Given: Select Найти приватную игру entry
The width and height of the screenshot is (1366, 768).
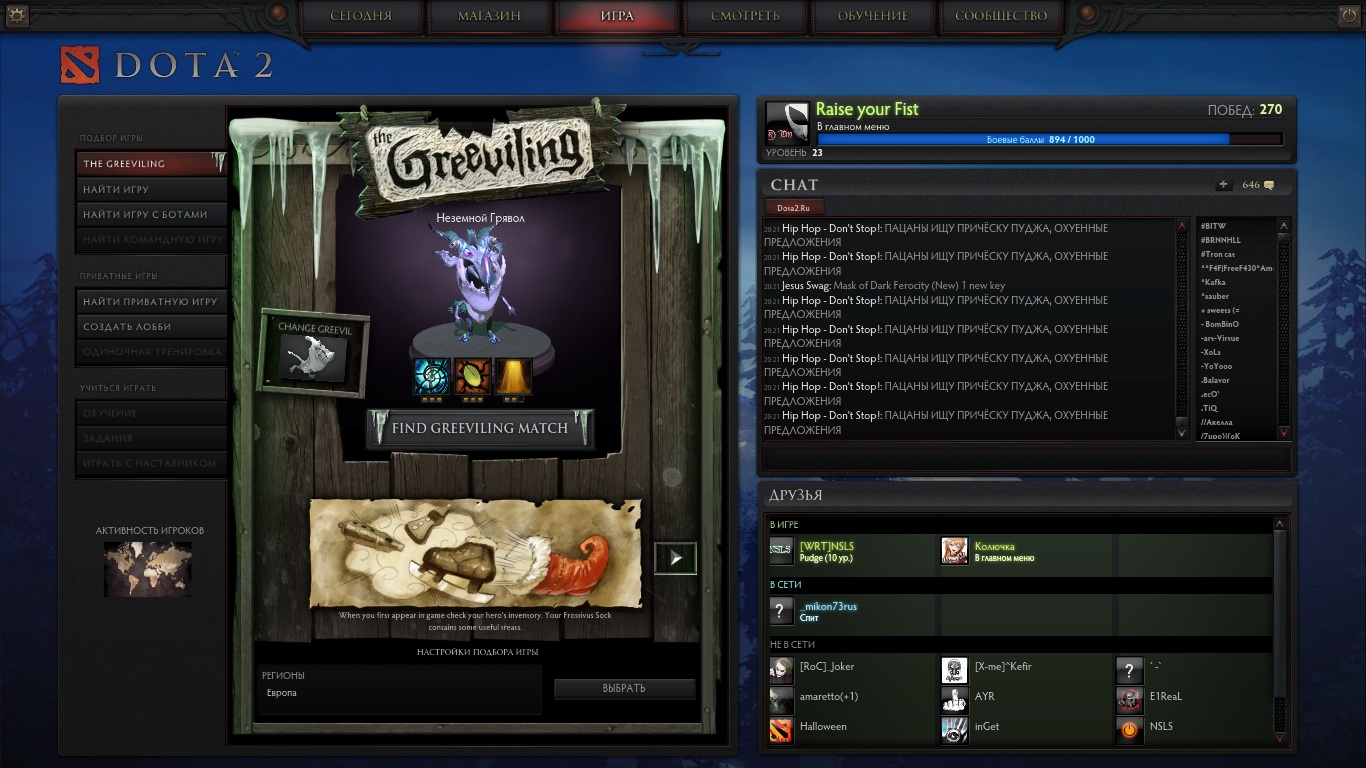Looking at the screenshot, I should click(x=151, y=301).
